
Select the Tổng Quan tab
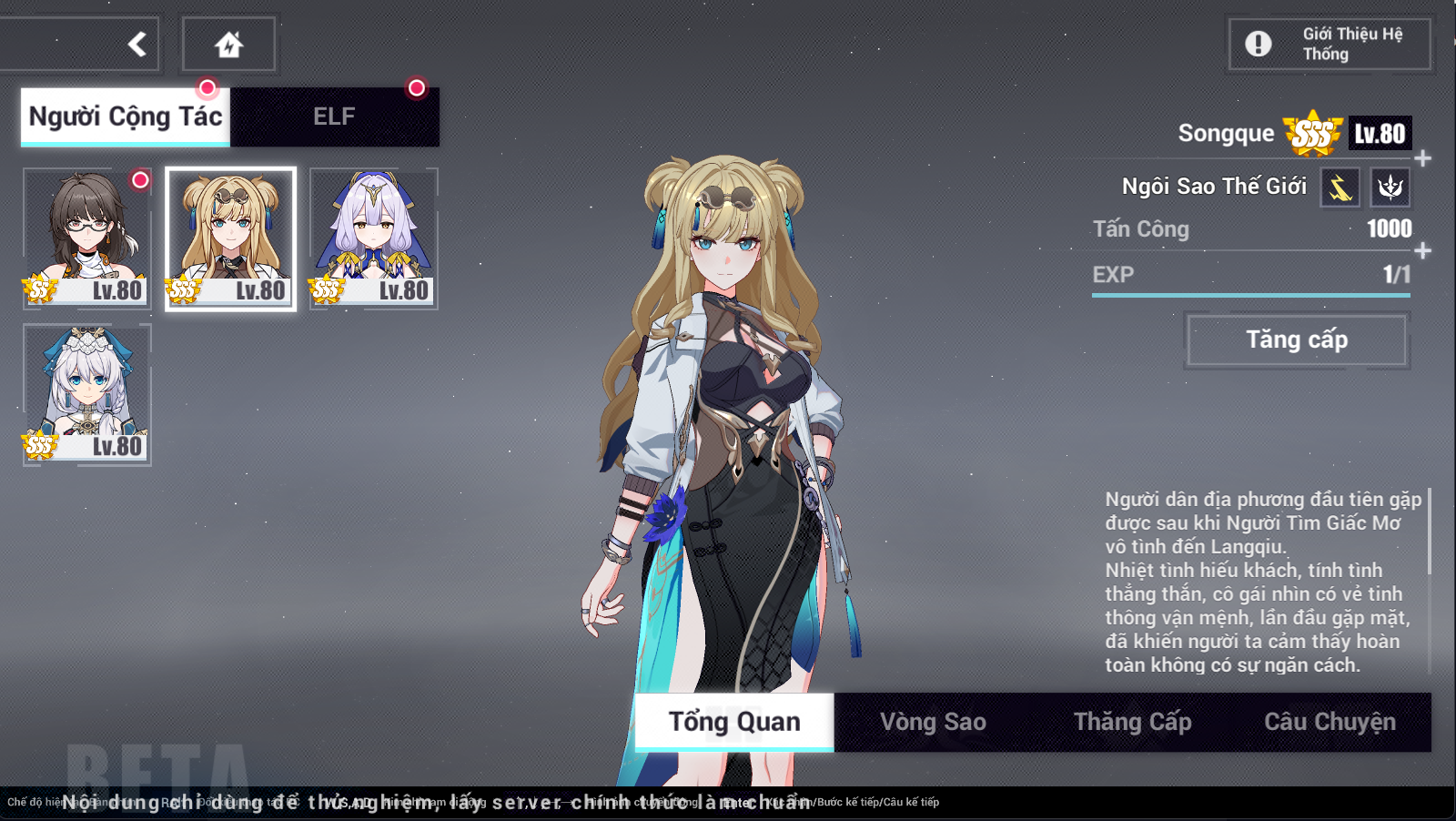(x=733, y=722)
